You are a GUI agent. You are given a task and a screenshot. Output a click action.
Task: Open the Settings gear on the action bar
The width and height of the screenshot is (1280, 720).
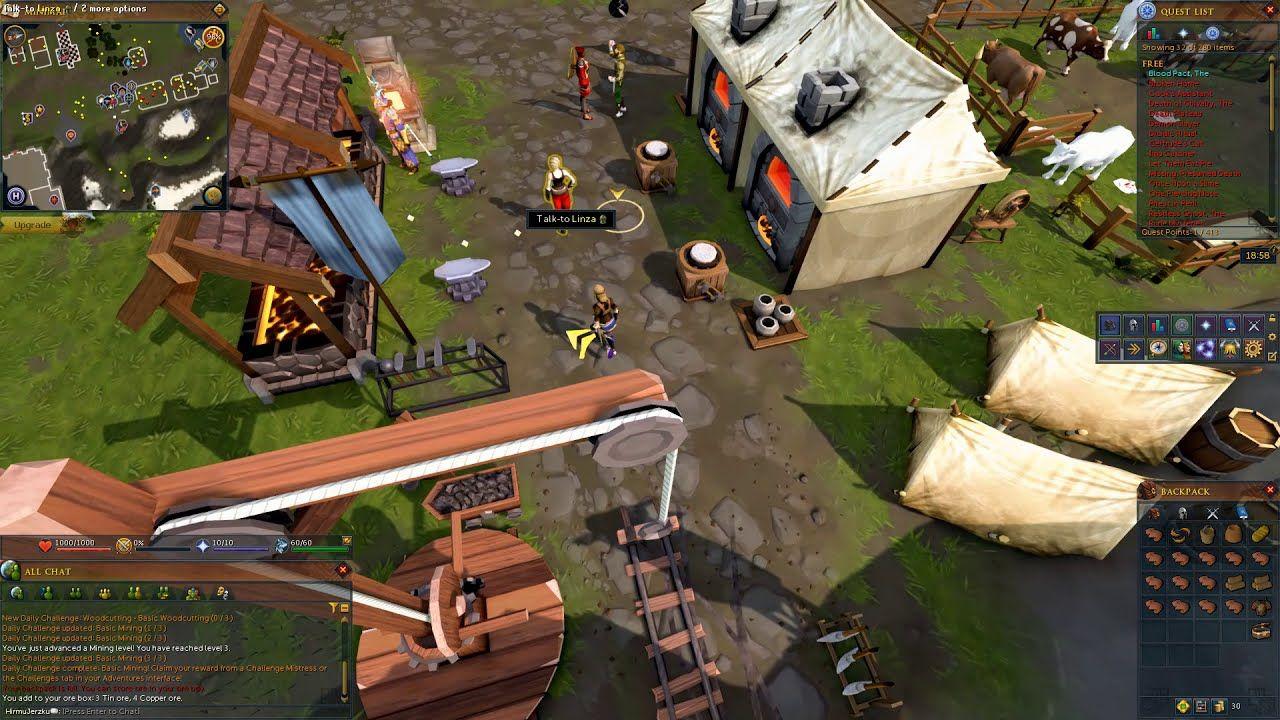click(1251, 349)
